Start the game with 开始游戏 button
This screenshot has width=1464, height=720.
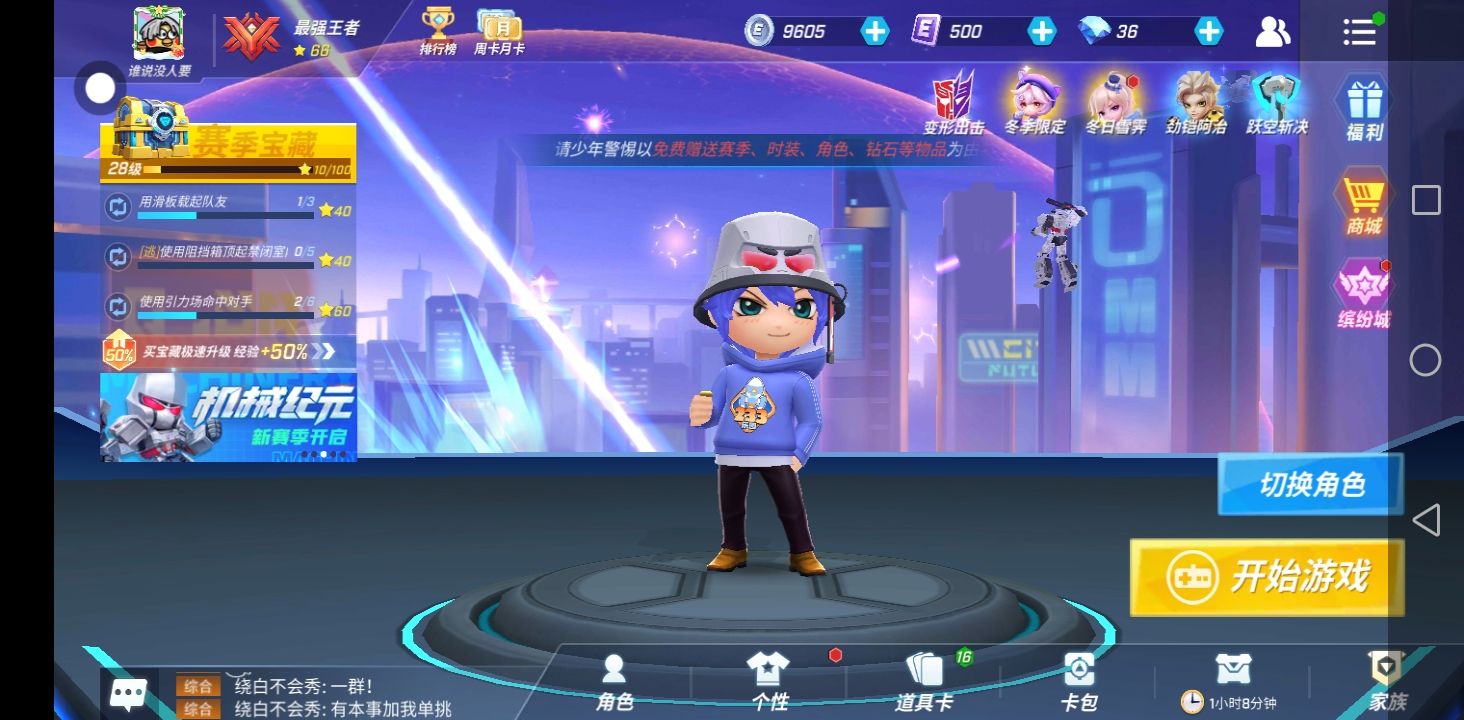click(x=1267, y=577)
